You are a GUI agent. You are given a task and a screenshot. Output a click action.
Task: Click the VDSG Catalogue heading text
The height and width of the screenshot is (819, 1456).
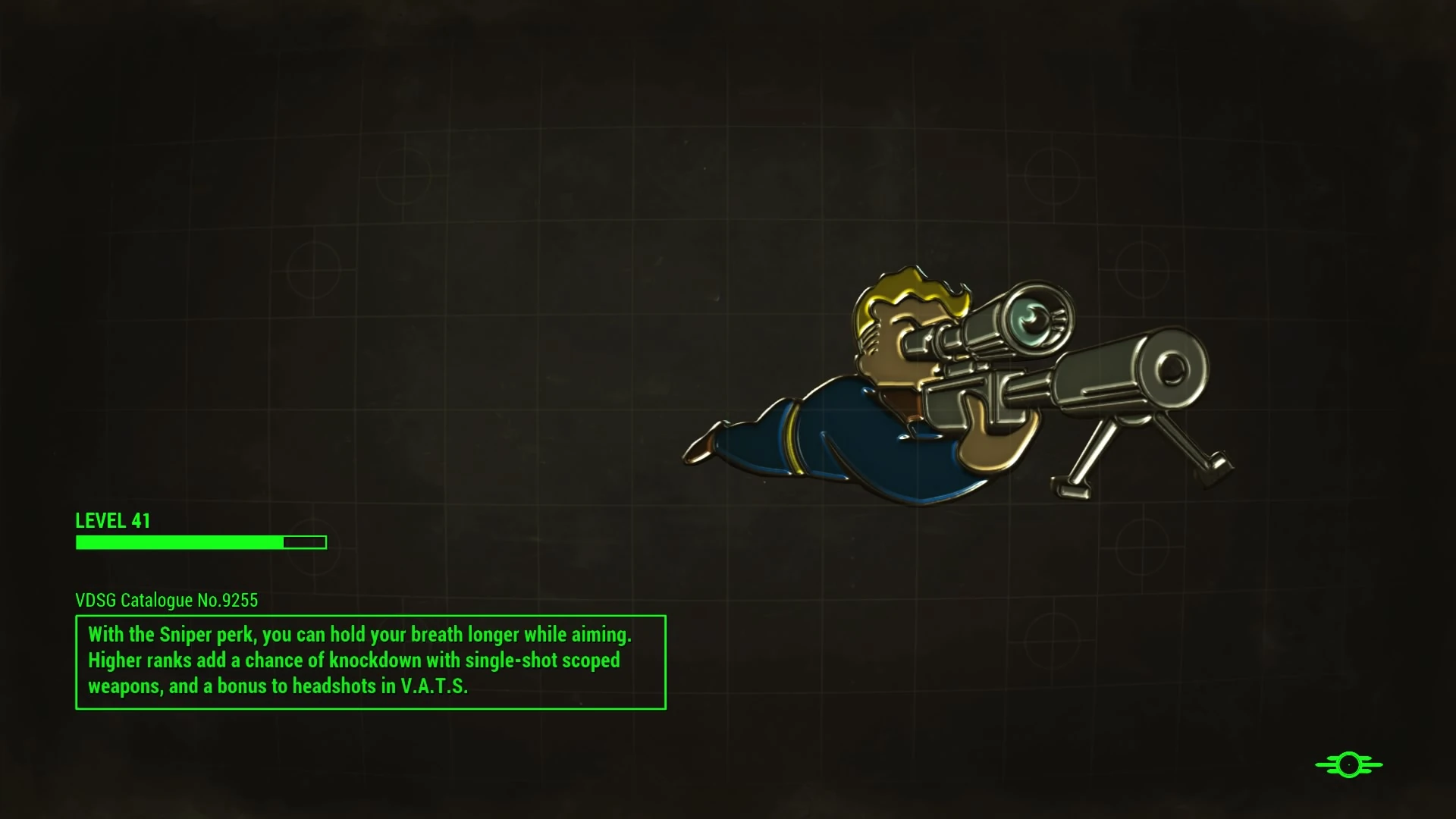coord(165,600)
